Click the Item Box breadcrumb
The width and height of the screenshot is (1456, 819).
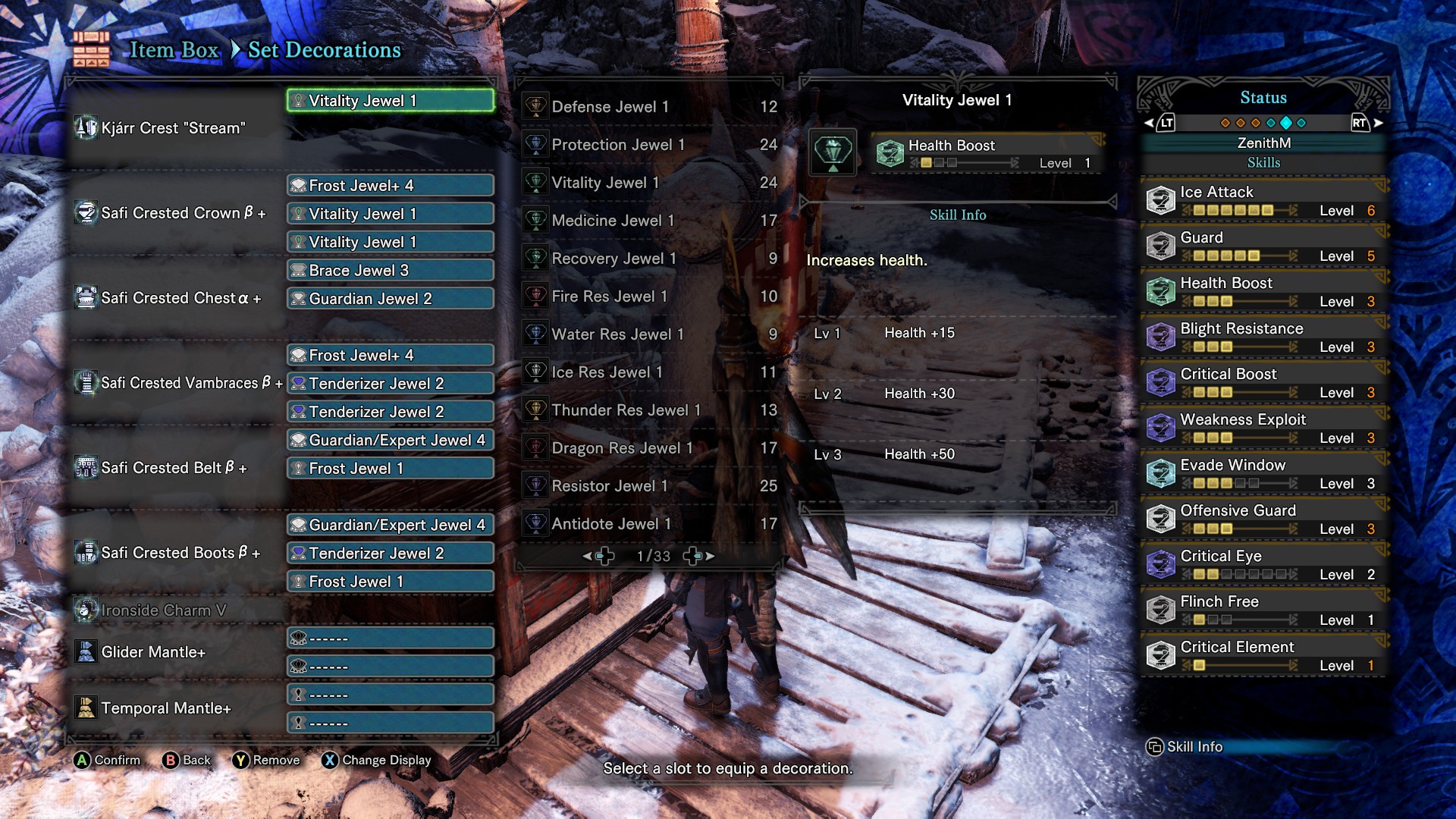174,50
